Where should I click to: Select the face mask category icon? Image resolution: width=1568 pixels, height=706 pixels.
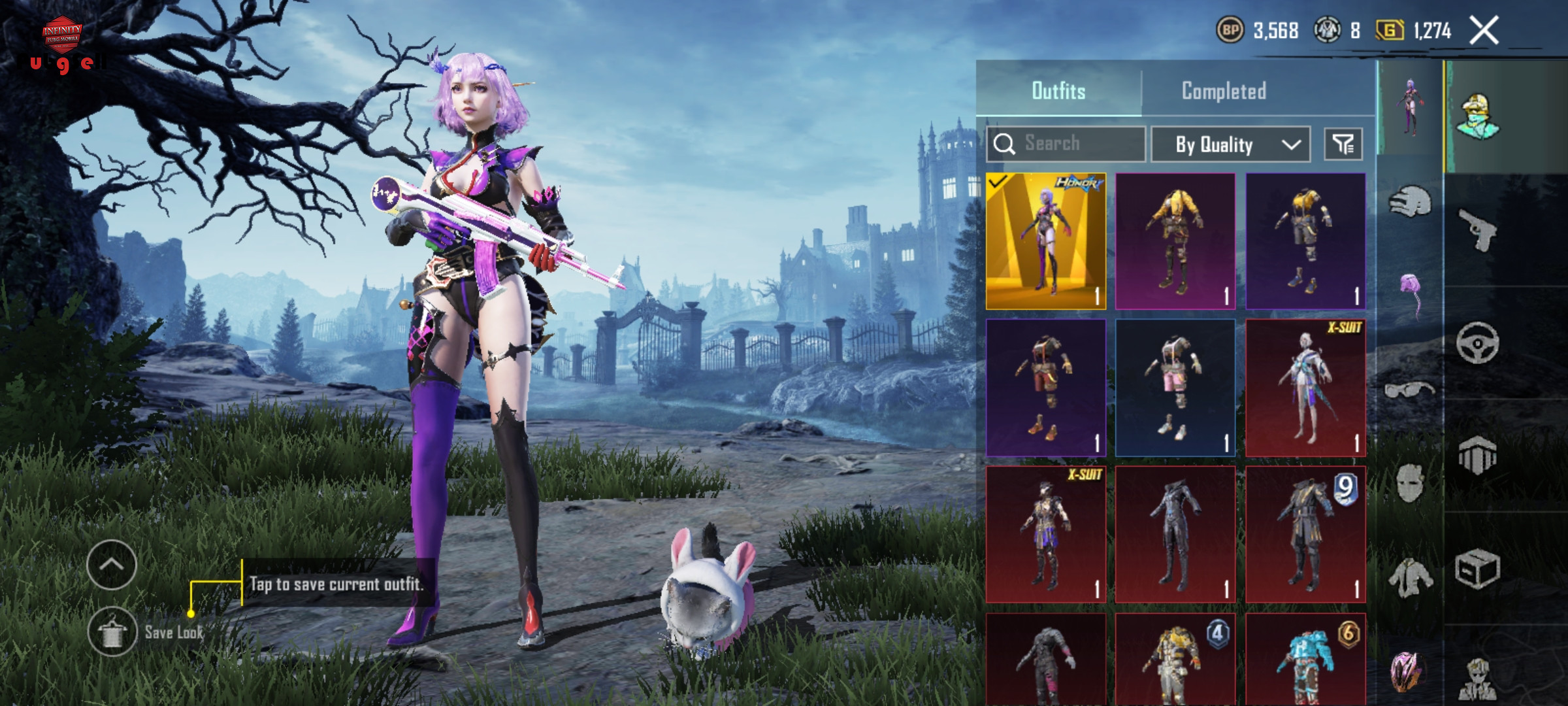coord(1409,484)
